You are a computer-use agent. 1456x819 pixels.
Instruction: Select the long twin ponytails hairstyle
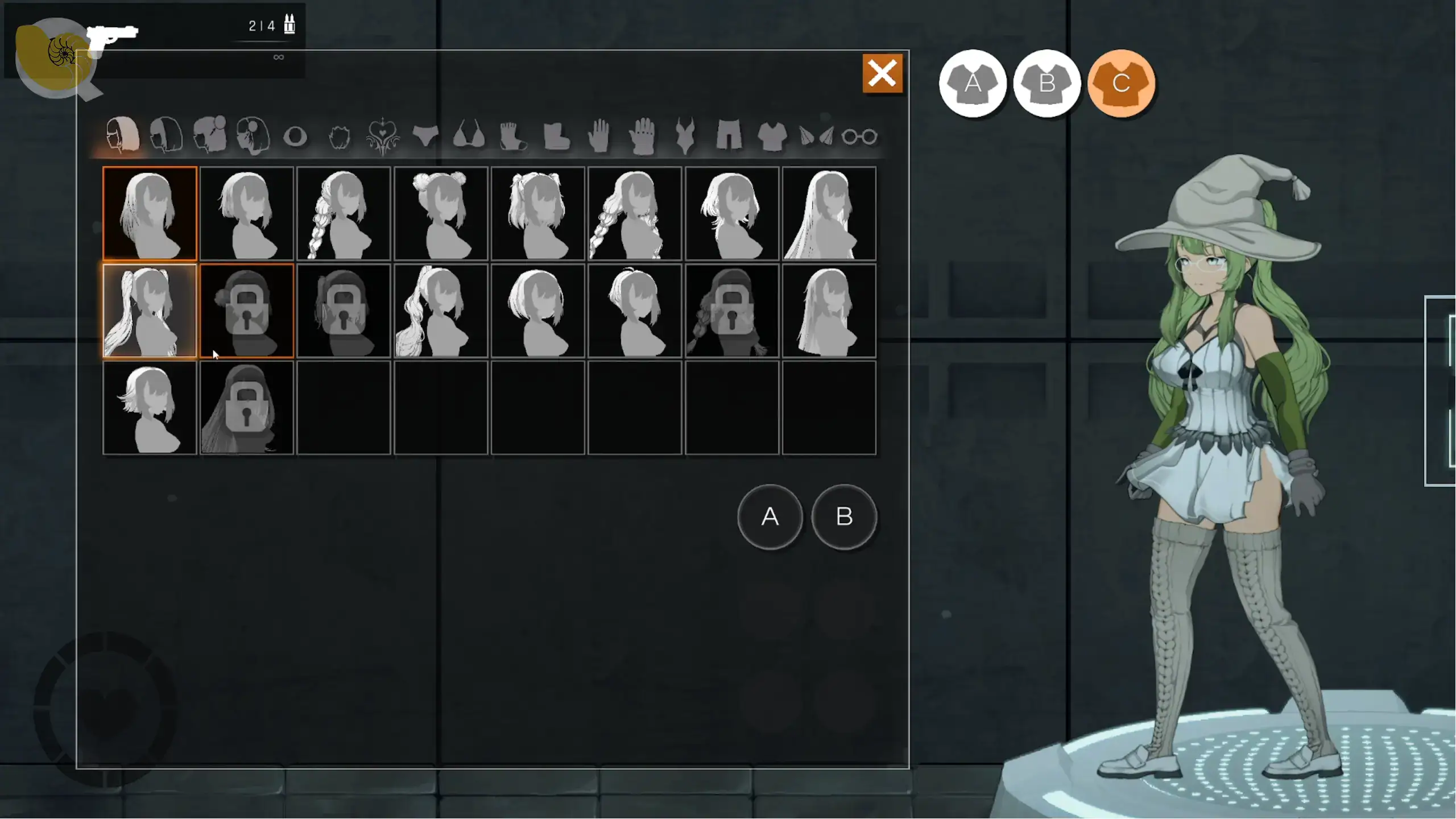(x=150, y=311)
